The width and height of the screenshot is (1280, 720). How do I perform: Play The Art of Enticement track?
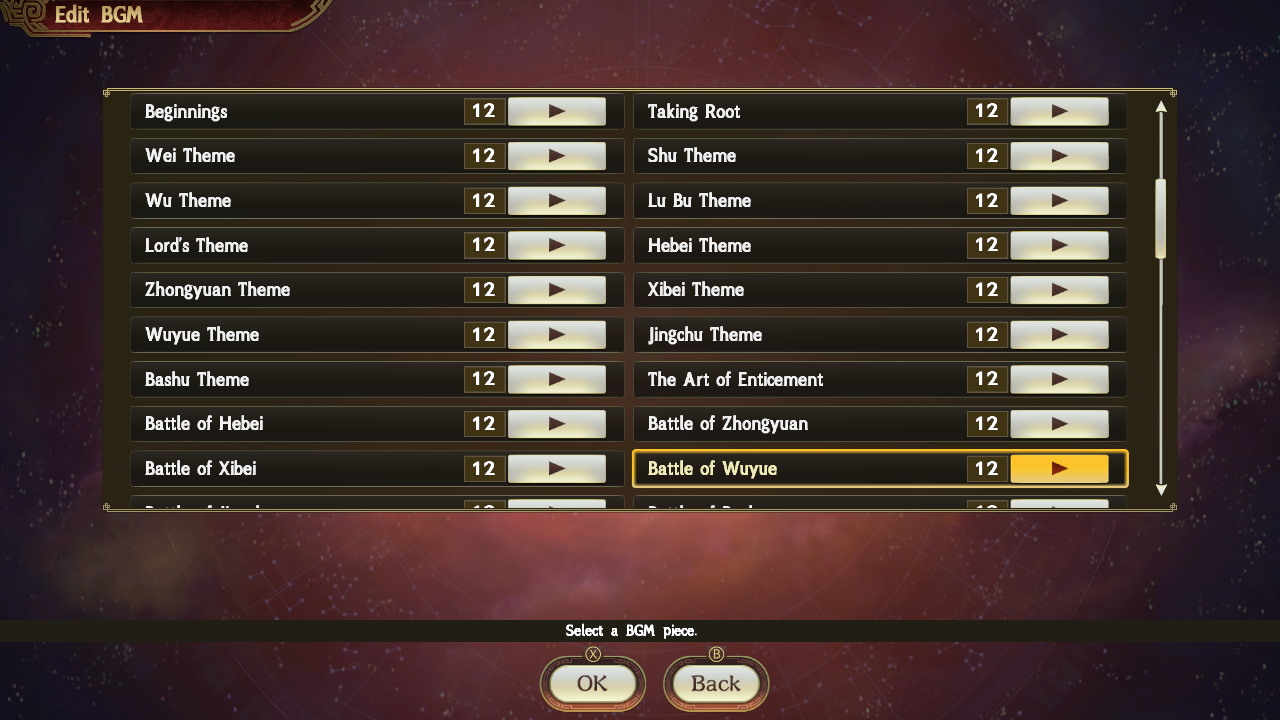click(1060, 379)
